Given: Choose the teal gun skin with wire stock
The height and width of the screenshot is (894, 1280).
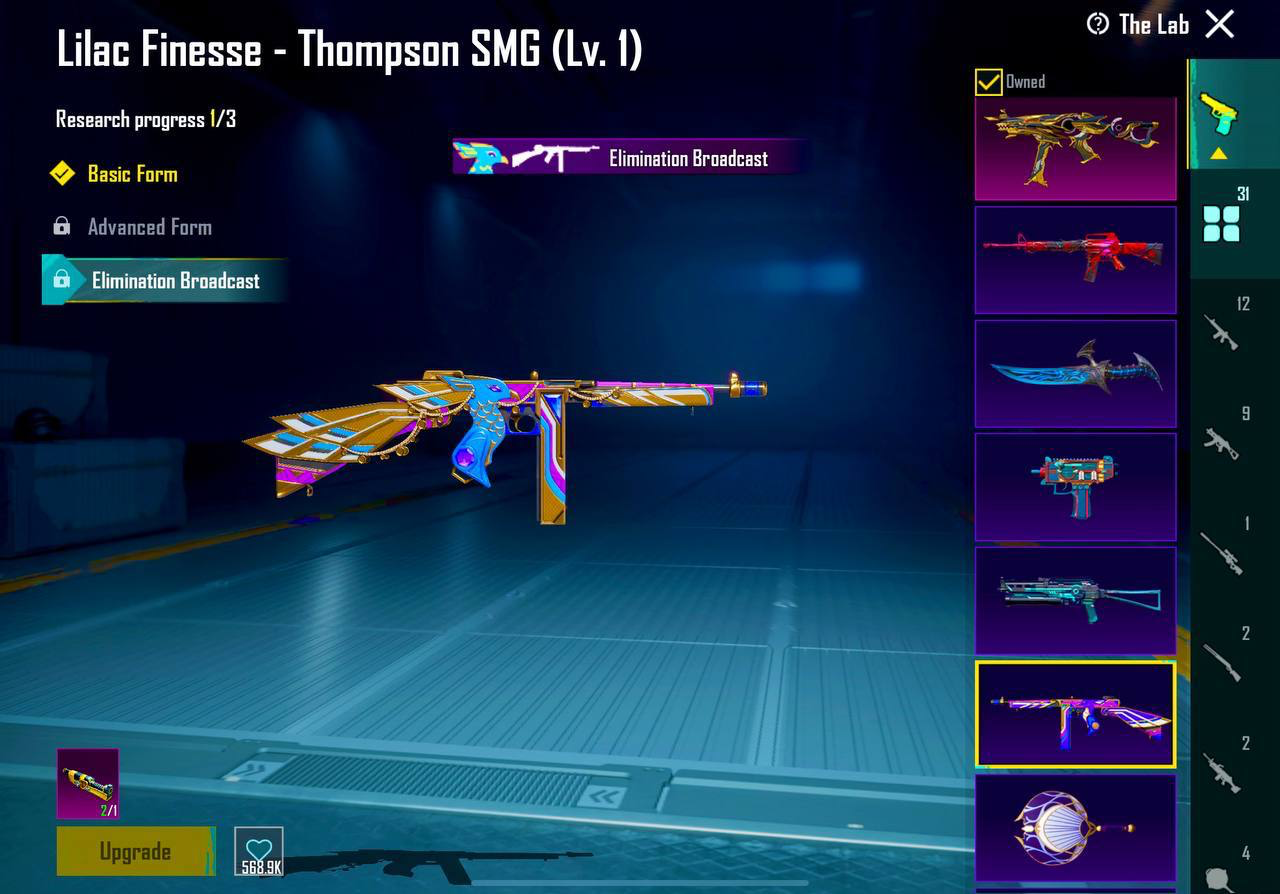Looking at the screenshot, I should (1075, 600).
